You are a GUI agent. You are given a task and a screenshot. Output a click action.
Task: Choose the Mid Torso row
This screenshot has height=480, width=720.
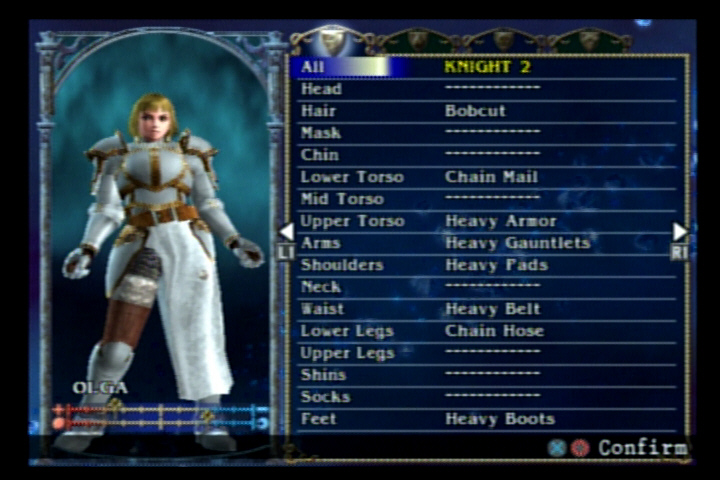[x=488, y=199]
